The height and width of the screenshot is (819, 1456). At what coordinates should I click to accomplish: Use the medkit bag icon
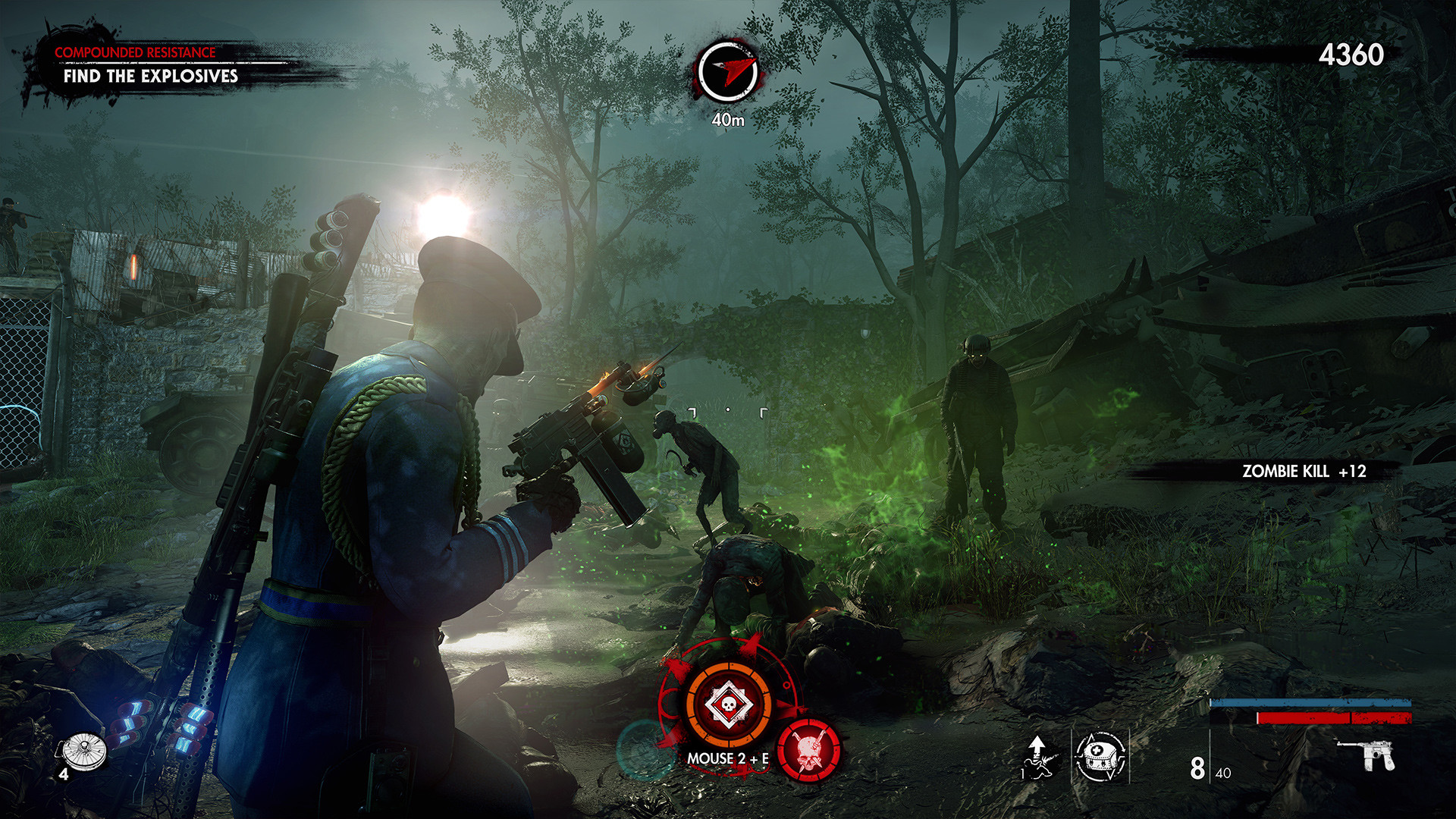(x=1100, y=756)
